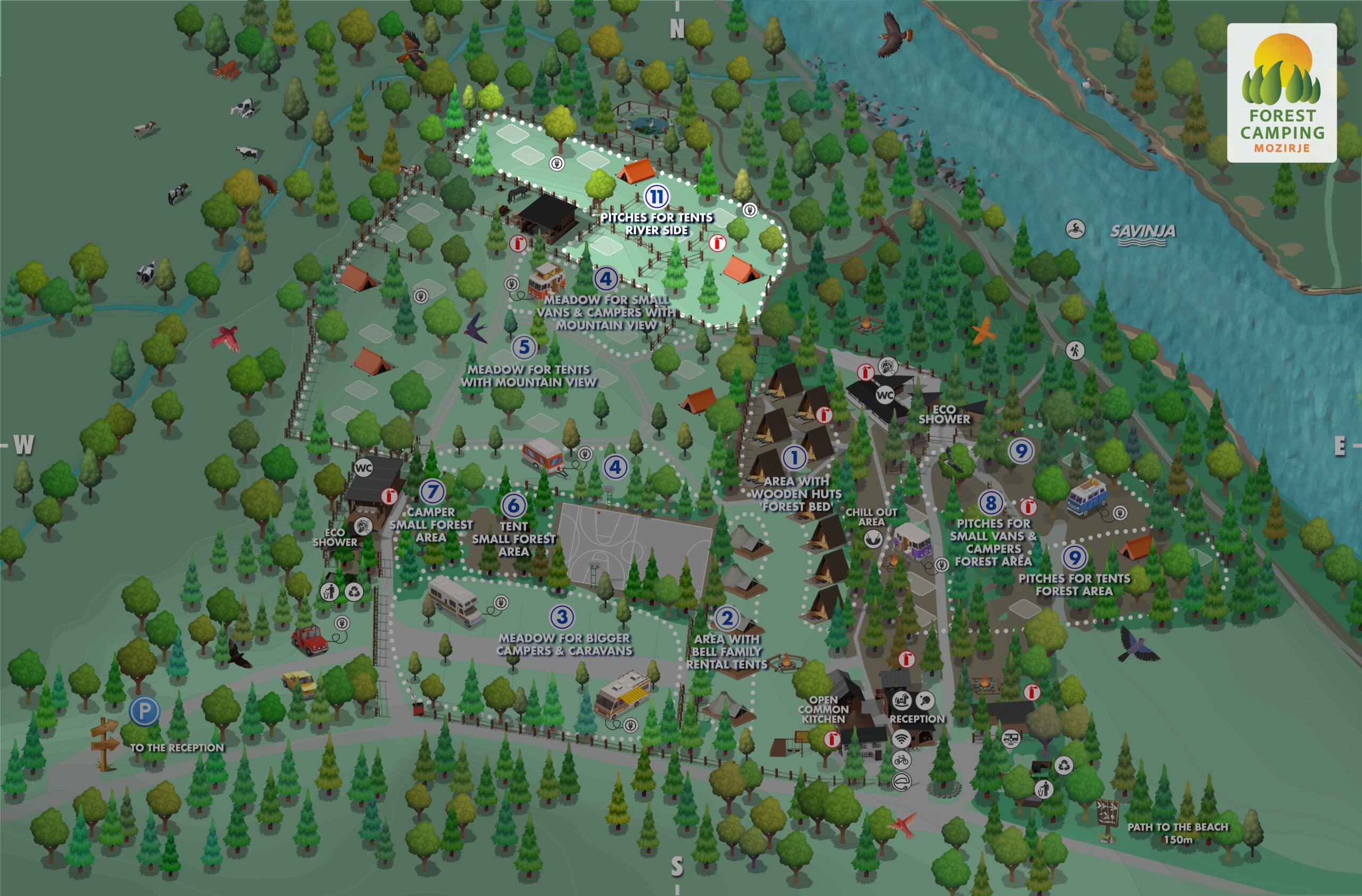Choose the number 8 small vans marker

991,503
